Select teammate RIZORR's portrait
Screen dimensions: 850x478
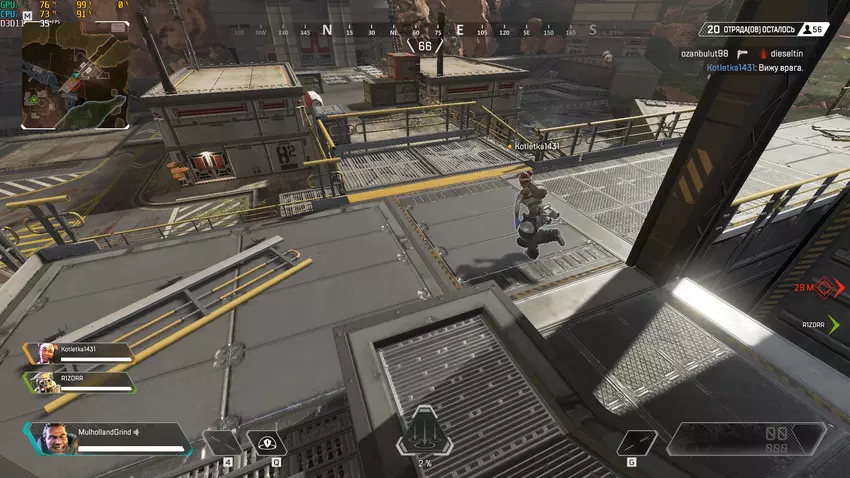pyautogui.click(x=46, y=382)
